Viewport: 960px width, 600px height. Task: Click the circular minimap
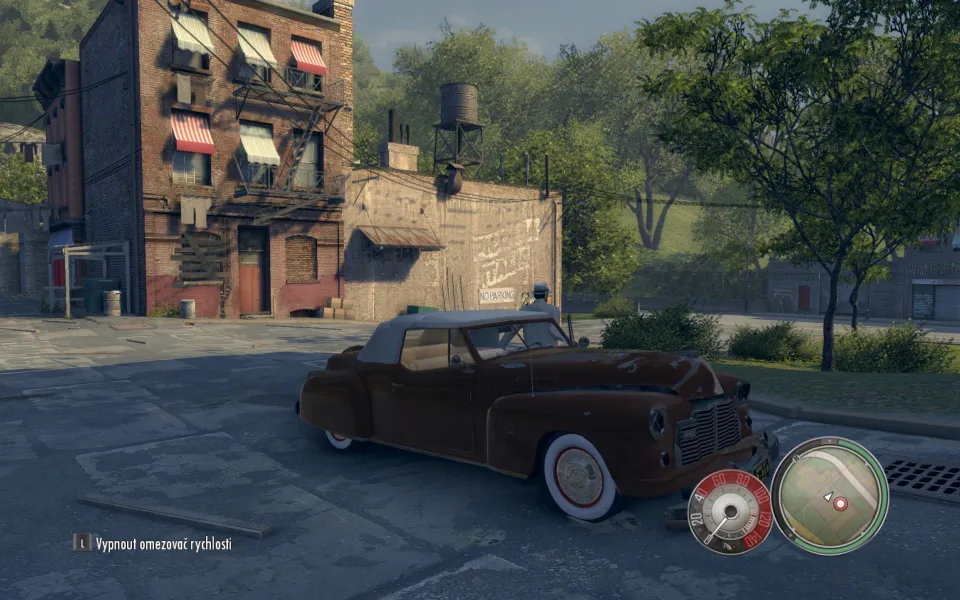tap(828, 495)
